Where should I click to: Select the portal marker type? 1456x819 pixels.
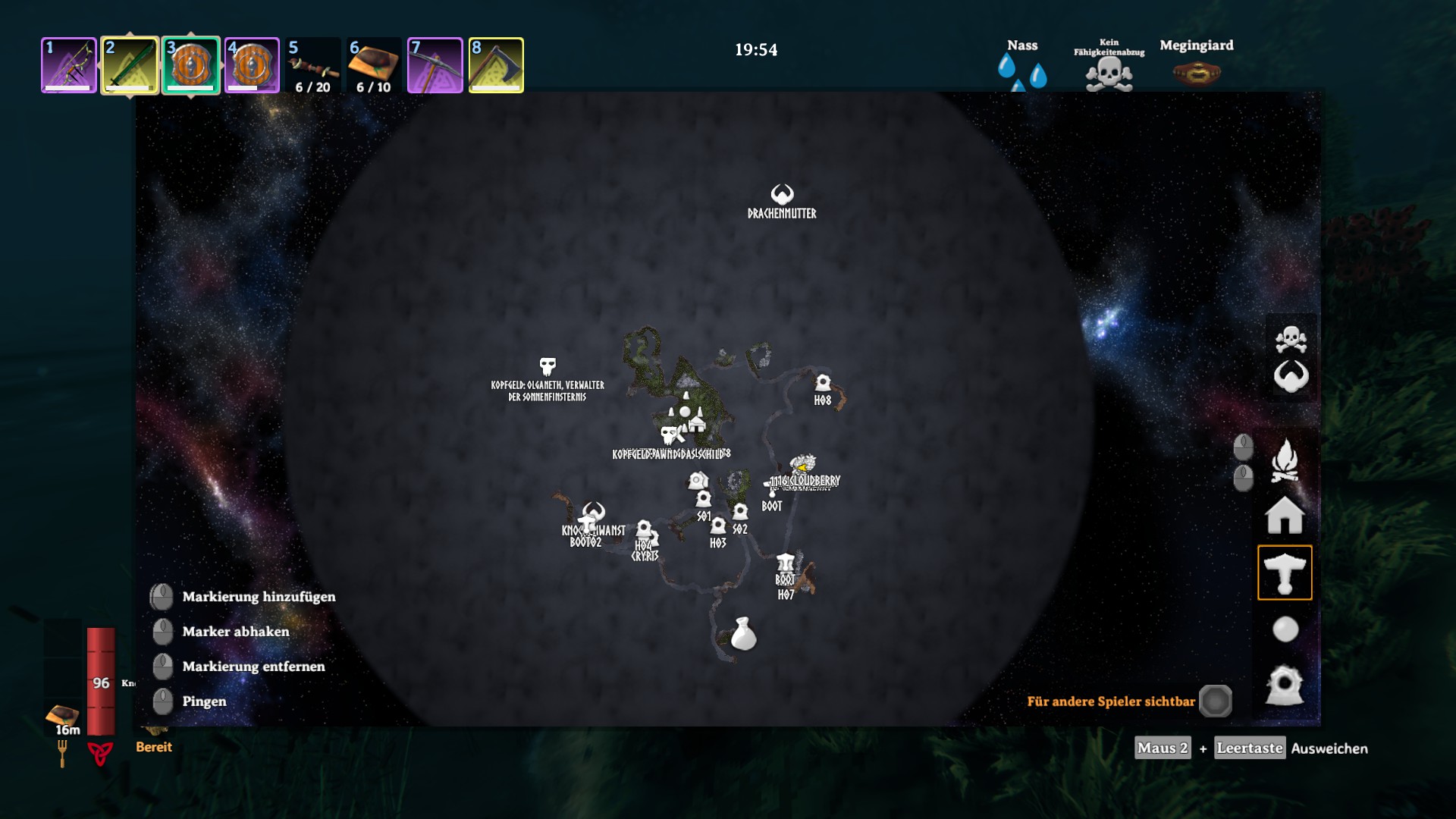1285,685
